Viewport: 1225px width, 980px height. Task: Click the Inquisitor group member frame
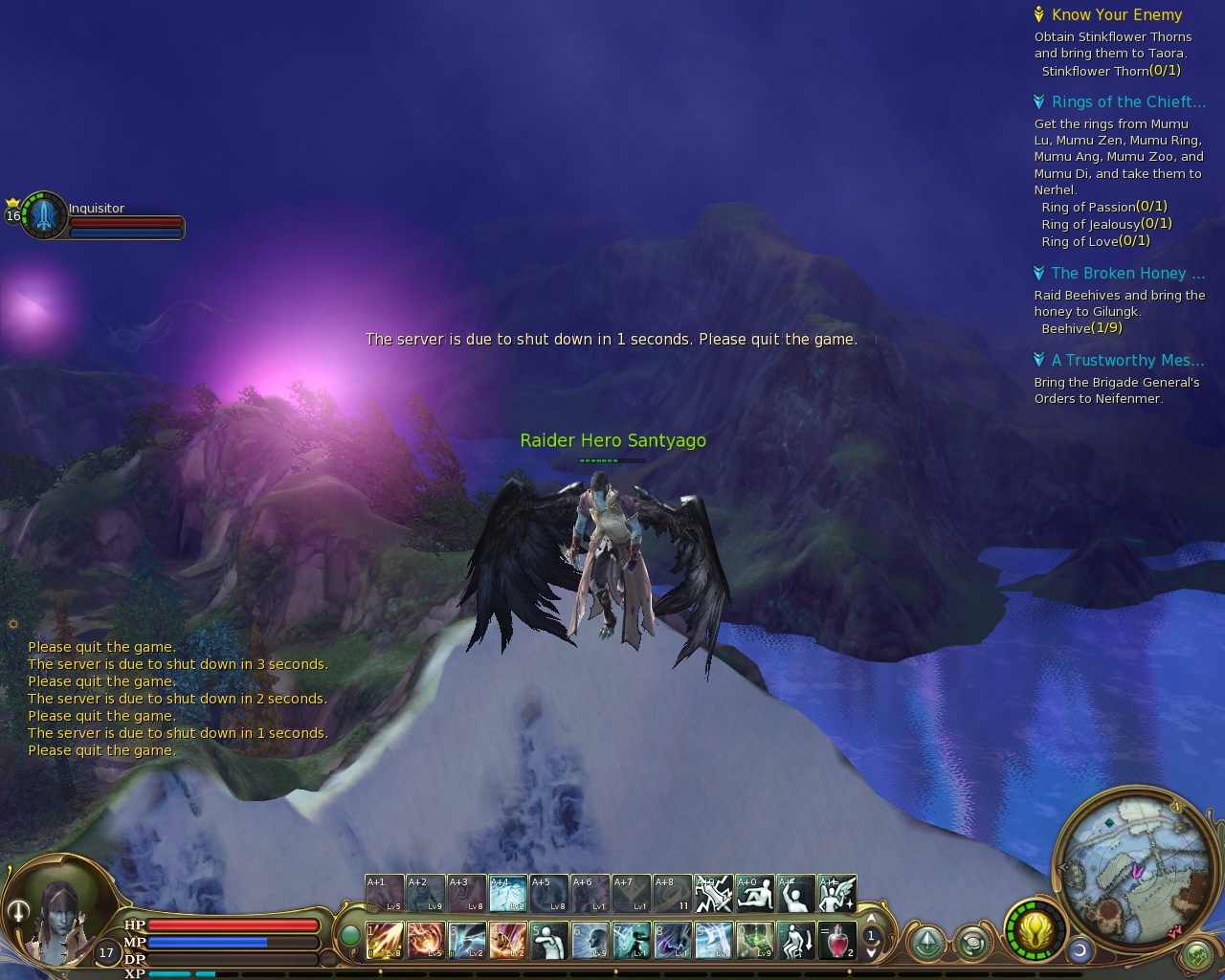pos(45,216)
